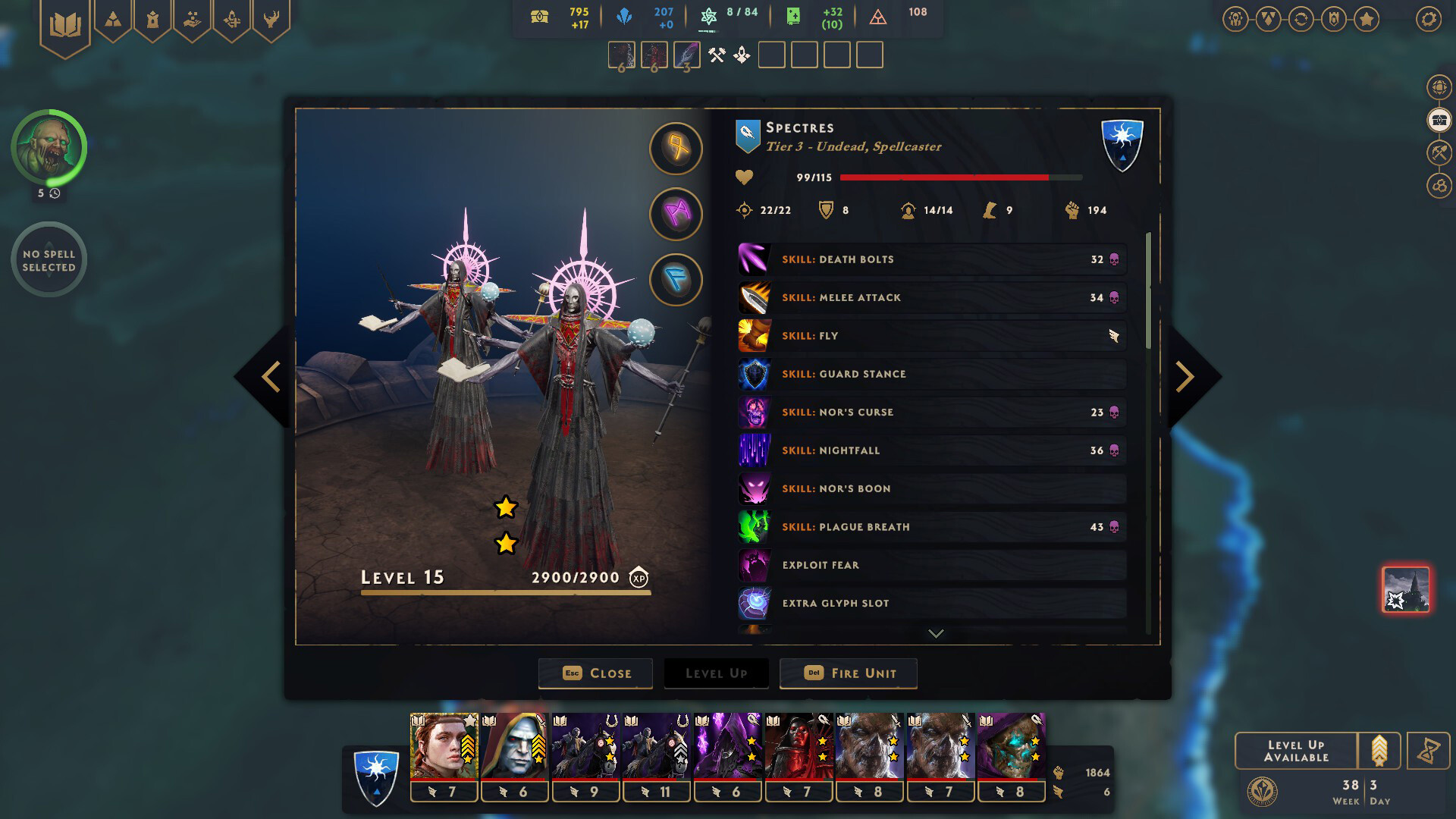This screenshot has width=1456, height=819.
Task: Click left chevron to view previous unit
Action: tap(271, 375)
